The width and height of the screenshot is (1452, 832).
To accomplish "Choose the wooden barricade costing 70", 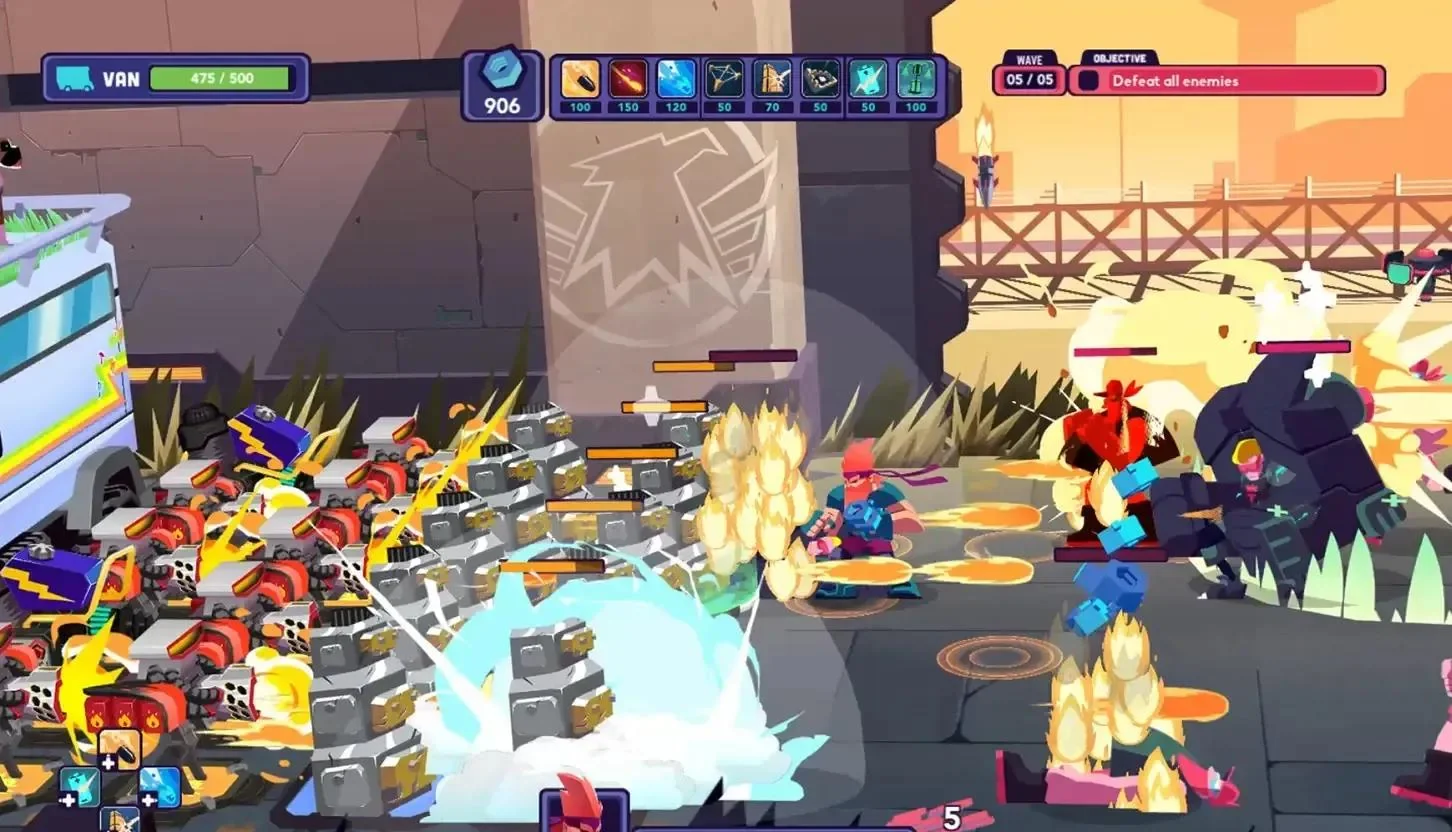I will click(772, 80).
